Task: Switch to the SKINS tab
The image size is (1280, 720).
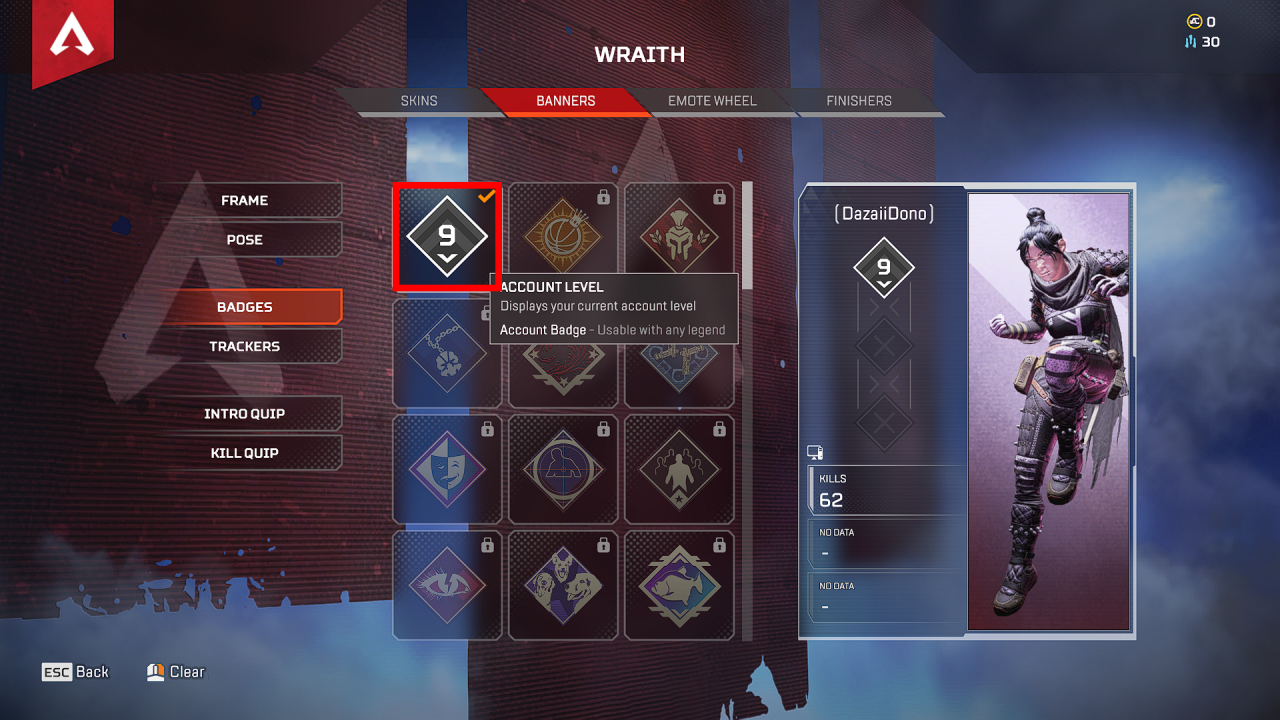Action: click(419, 100)
